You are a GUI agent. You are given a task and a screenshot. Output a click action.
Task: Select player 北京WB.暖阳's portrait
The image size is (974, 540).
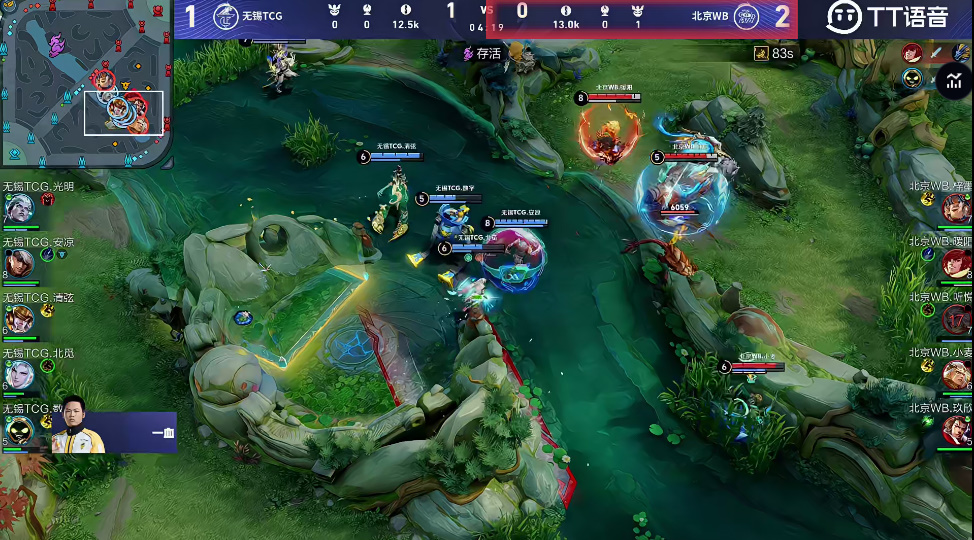pos(957,263)
